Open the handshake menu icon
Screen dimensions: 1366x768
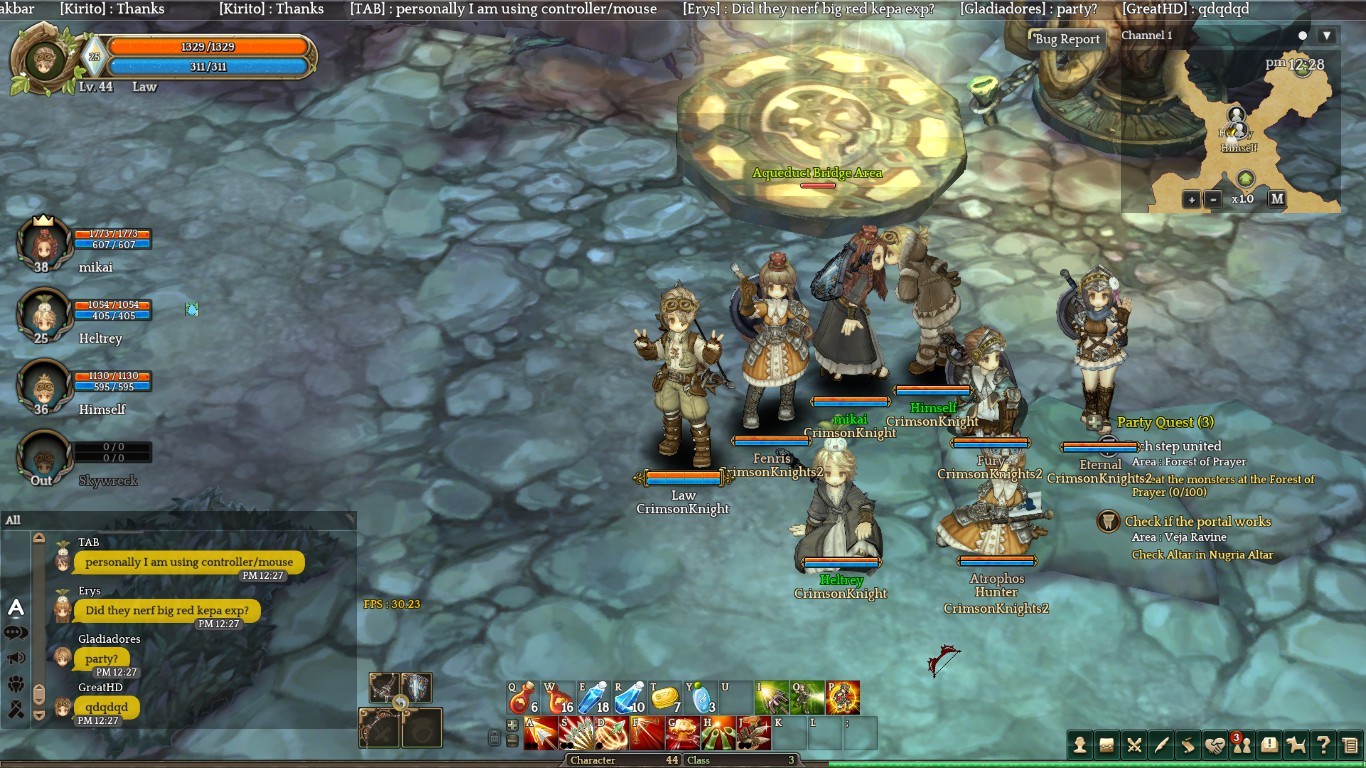coord(1214,744)
